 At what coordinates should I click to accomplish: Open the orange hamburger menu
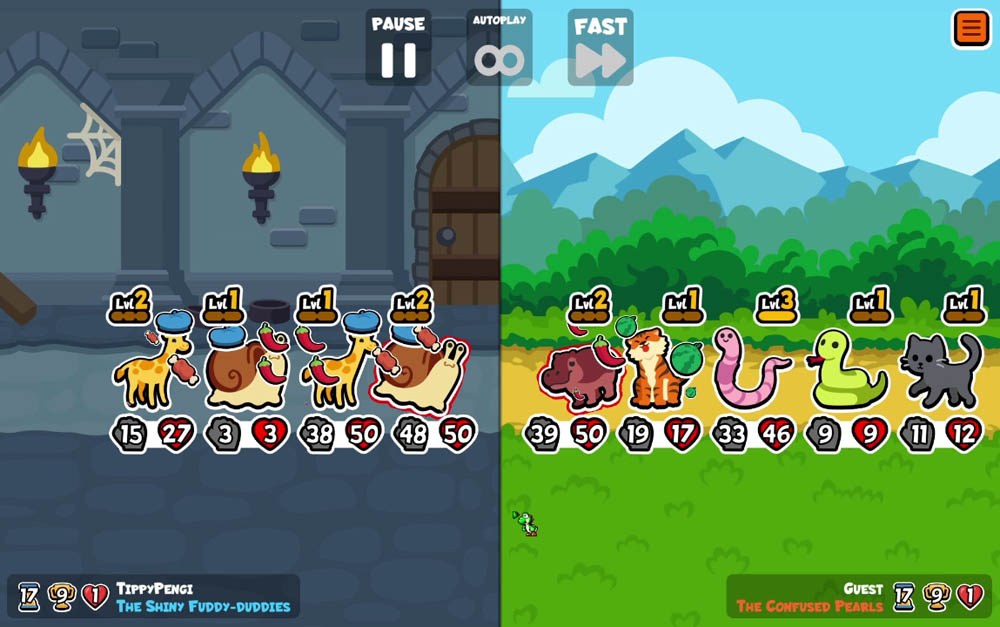click(970, 28)
